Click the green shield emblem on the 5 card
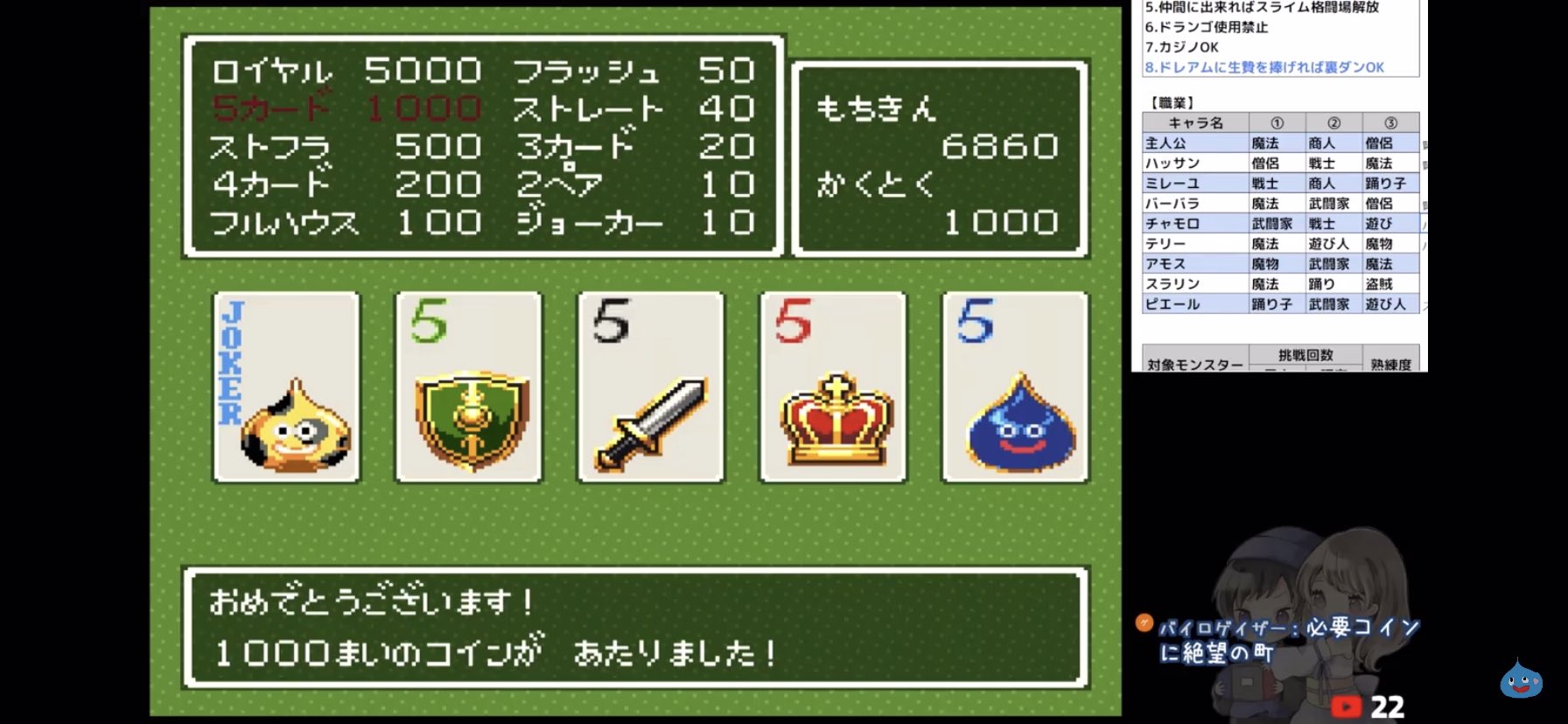This screenshot has width=1568, height=724. point(470,420)
